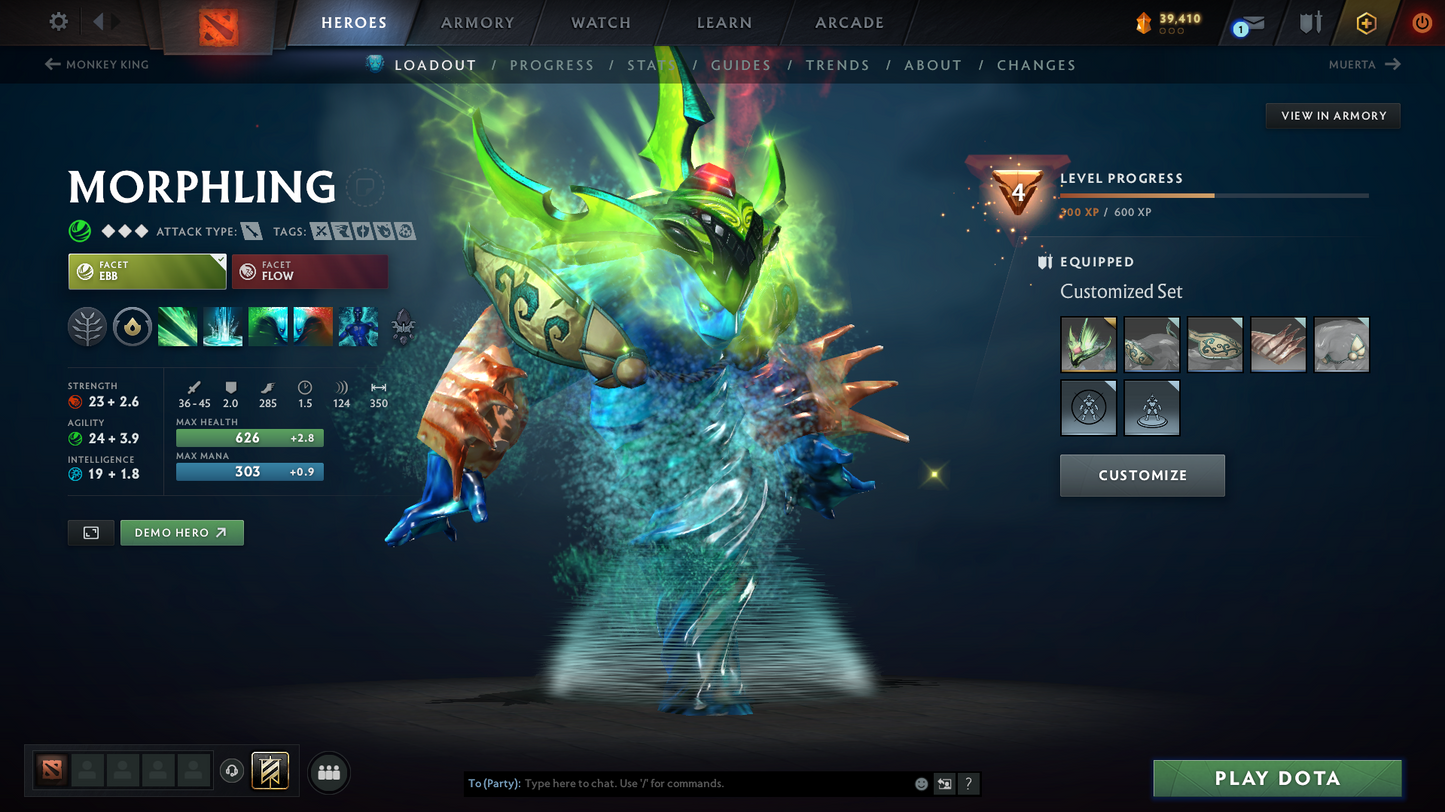Open the settings gear icon
Viewport: 1445px width, 812px height.
coord(57,21)
